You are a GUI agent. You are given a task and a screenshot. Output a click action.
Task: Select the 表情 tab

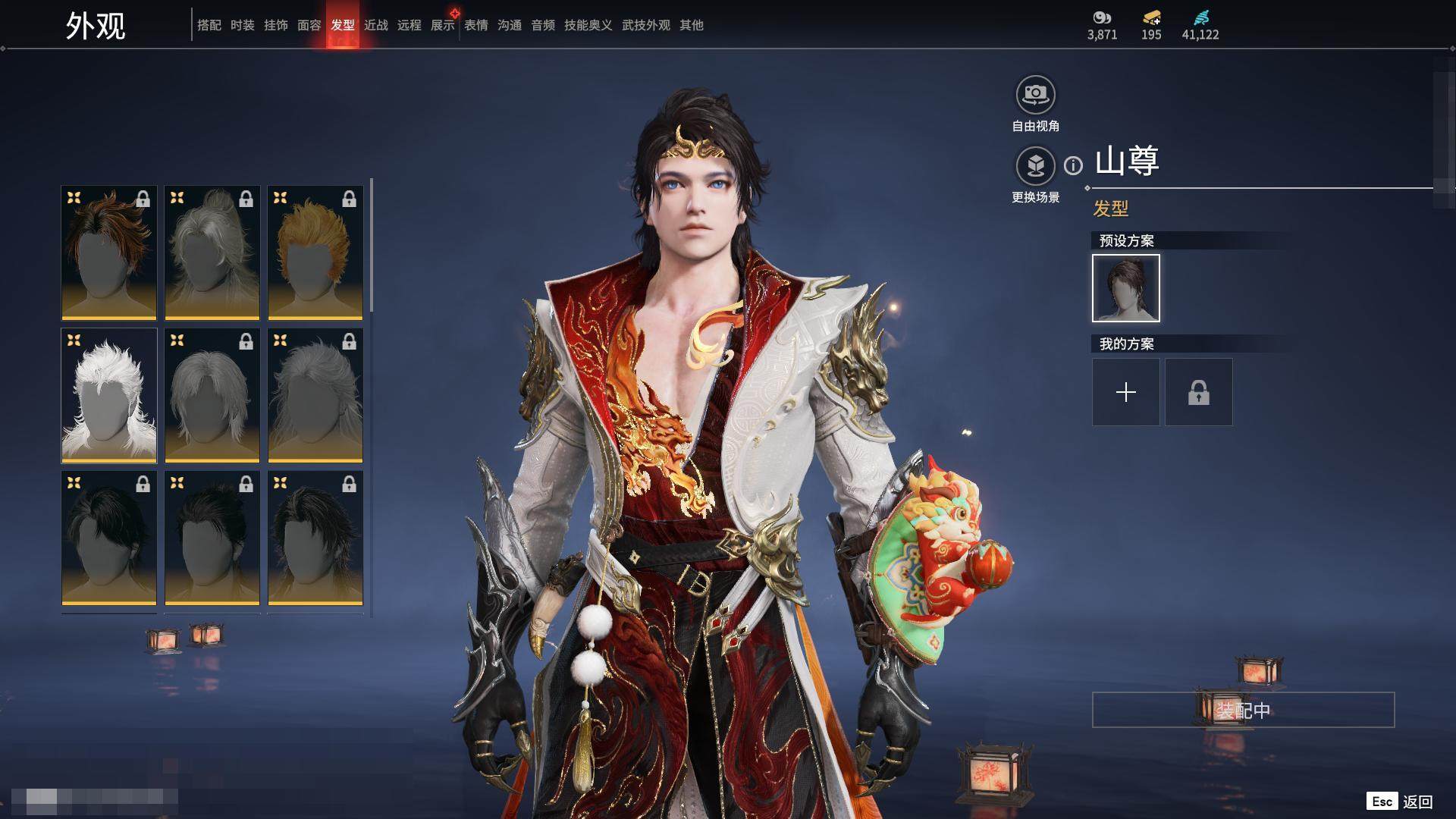coord(475,25)
